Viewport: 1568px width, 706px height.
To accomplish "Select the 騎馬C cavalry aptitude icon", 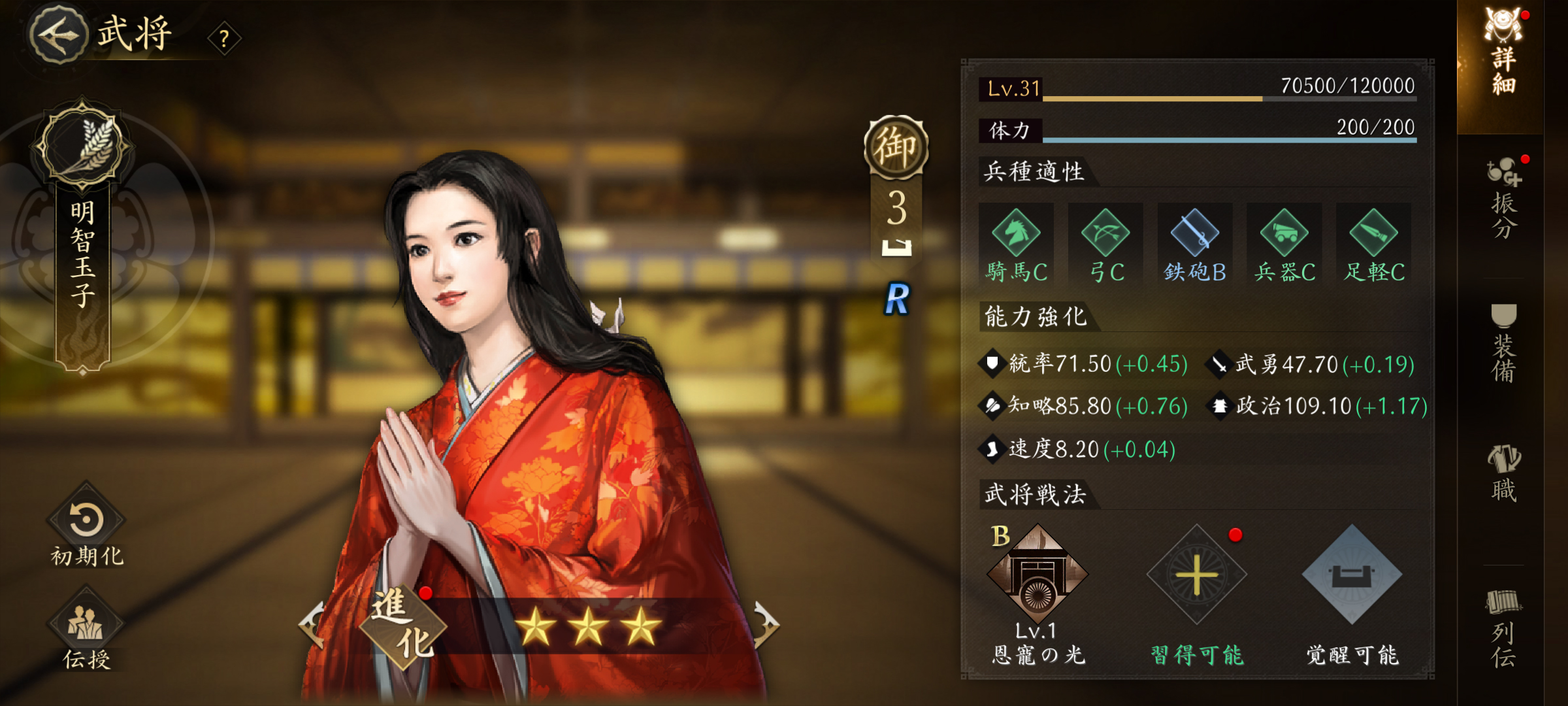I will coord(1017,243).
